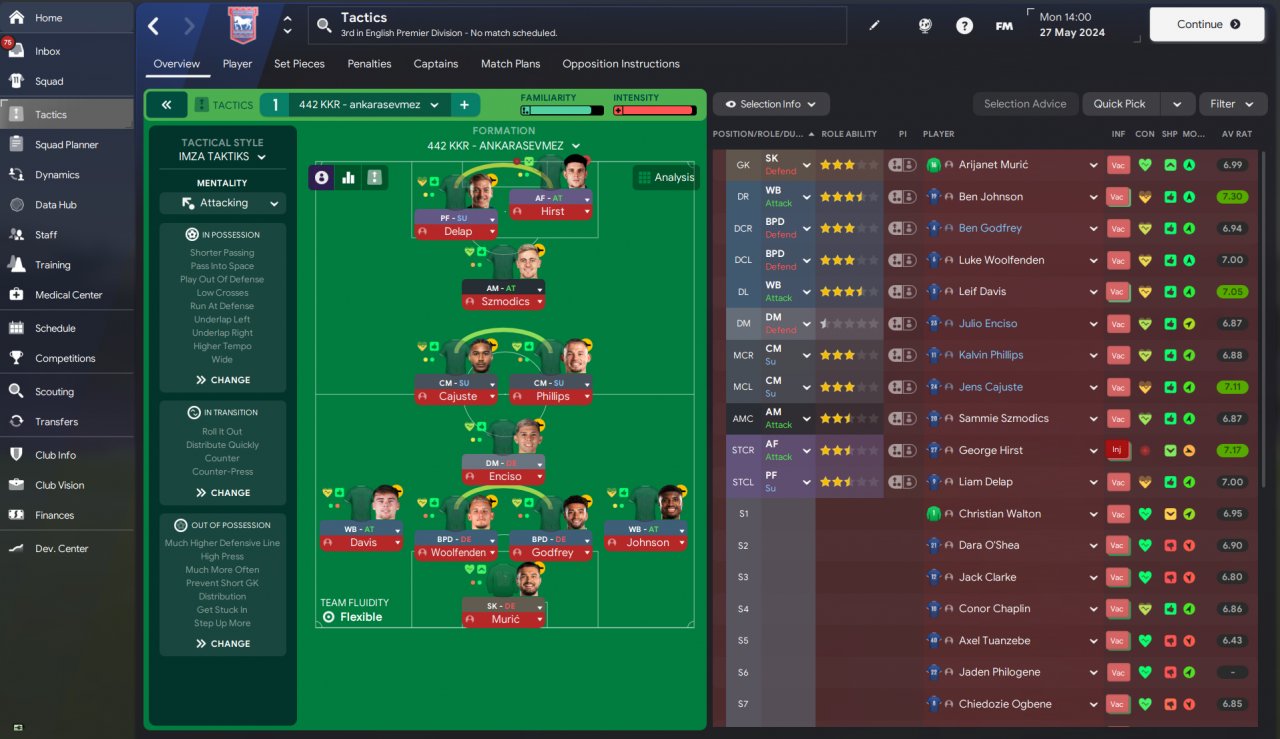The height and width of the screenshot is (739, 1280).
Task: Open the Quick Pick button
Action: 1119,104
